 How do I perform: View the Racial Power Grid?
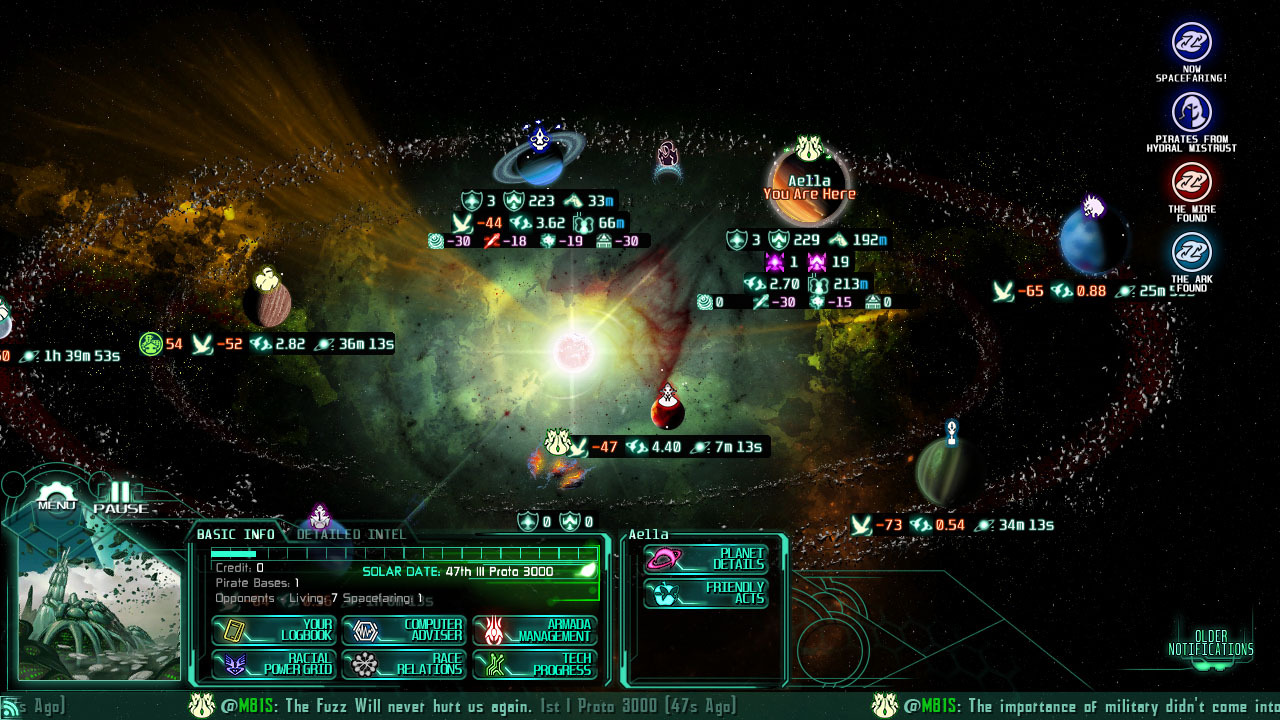(273, 662)
